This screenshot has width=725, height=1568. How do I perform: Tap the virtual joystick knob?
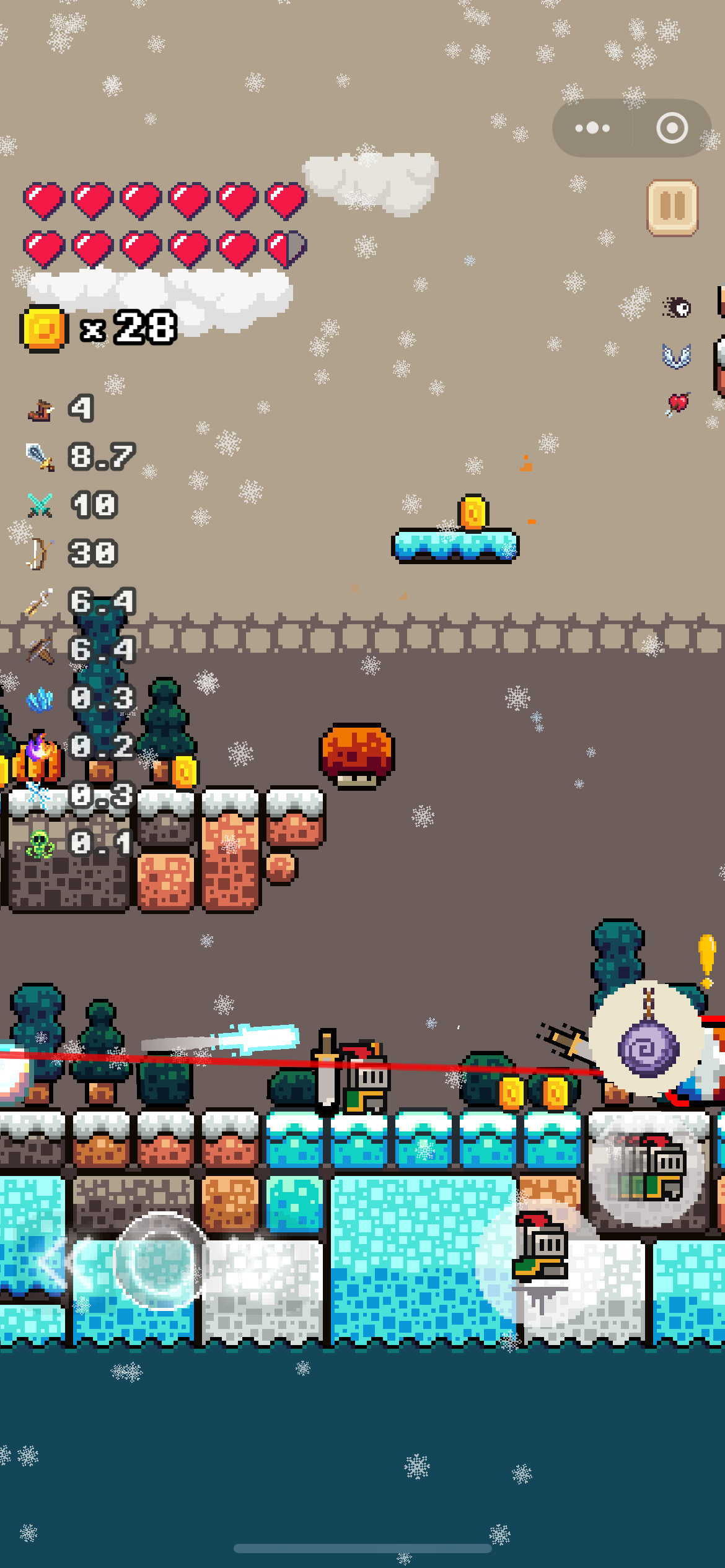pyautogui.click(x=160, y=1261)
